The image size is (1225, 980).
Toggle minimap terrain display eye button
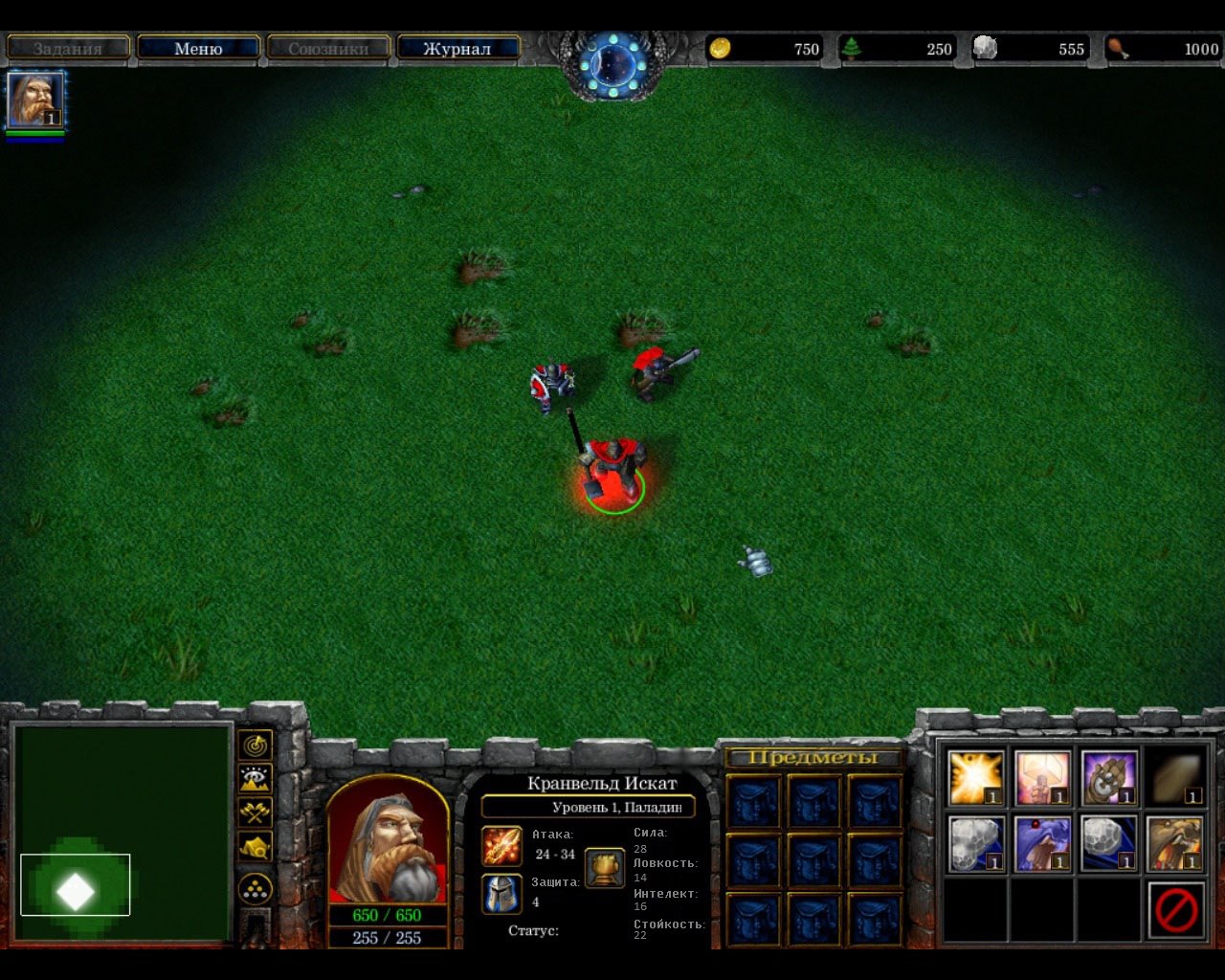(255, 778)
